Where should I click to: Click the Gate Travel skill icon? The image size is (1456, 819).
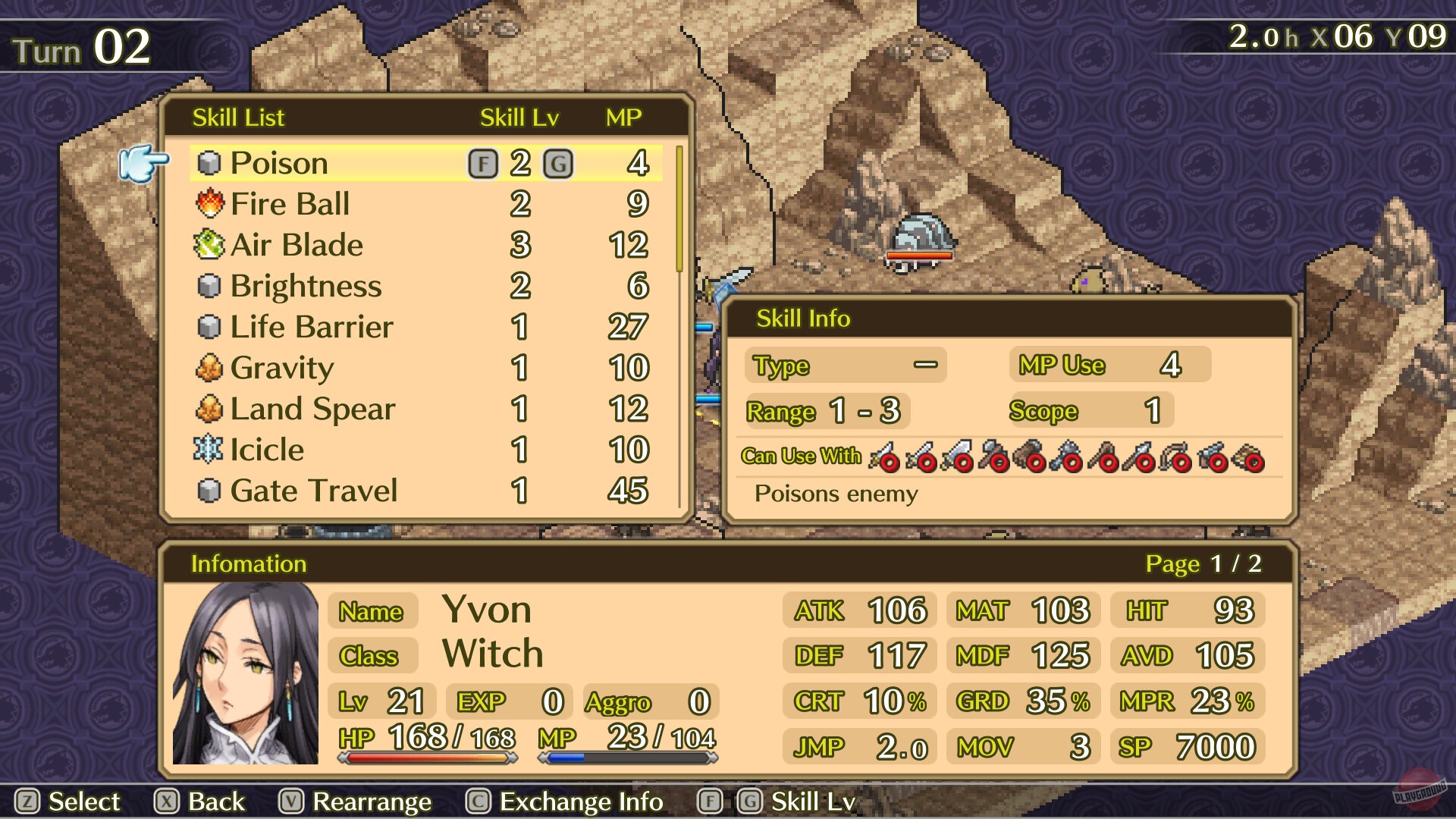(x=208, y=490)
